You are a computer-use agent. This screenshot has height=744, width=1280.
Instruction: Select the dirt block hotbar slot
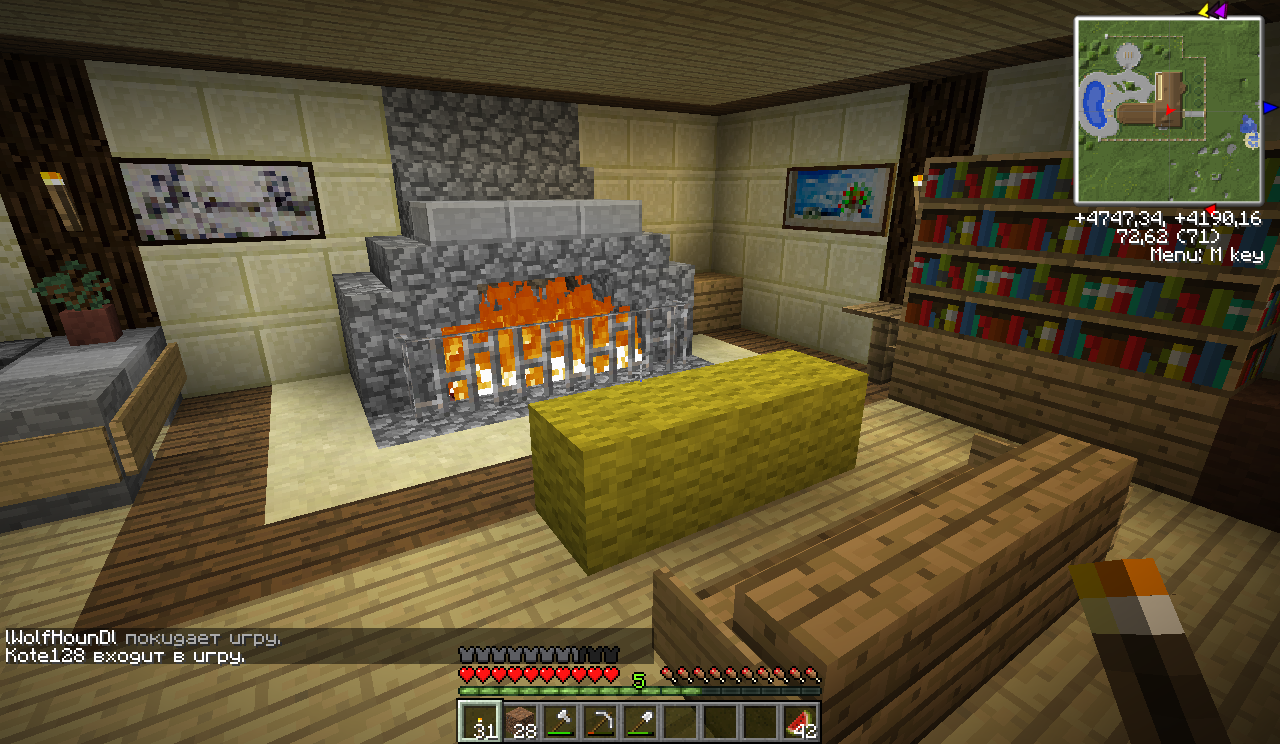click(x=519, y=721)
